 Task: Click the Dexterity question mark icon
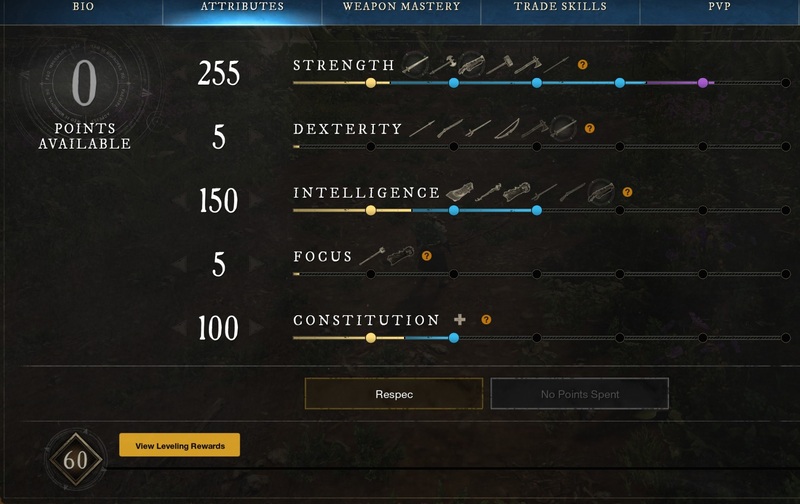[x=589, y=129]
